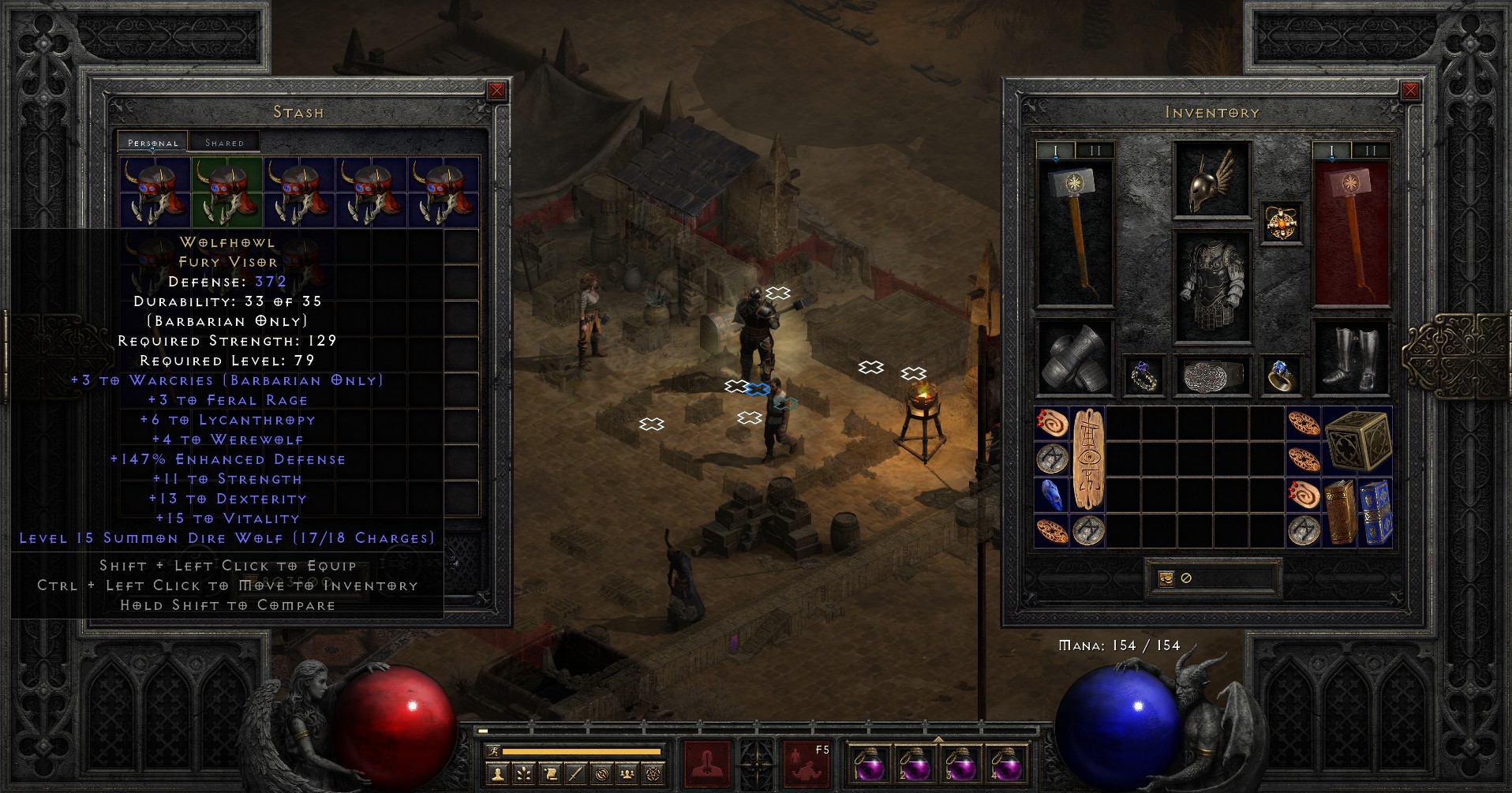Switch right weapon slot to set II

click(1371, 149)
